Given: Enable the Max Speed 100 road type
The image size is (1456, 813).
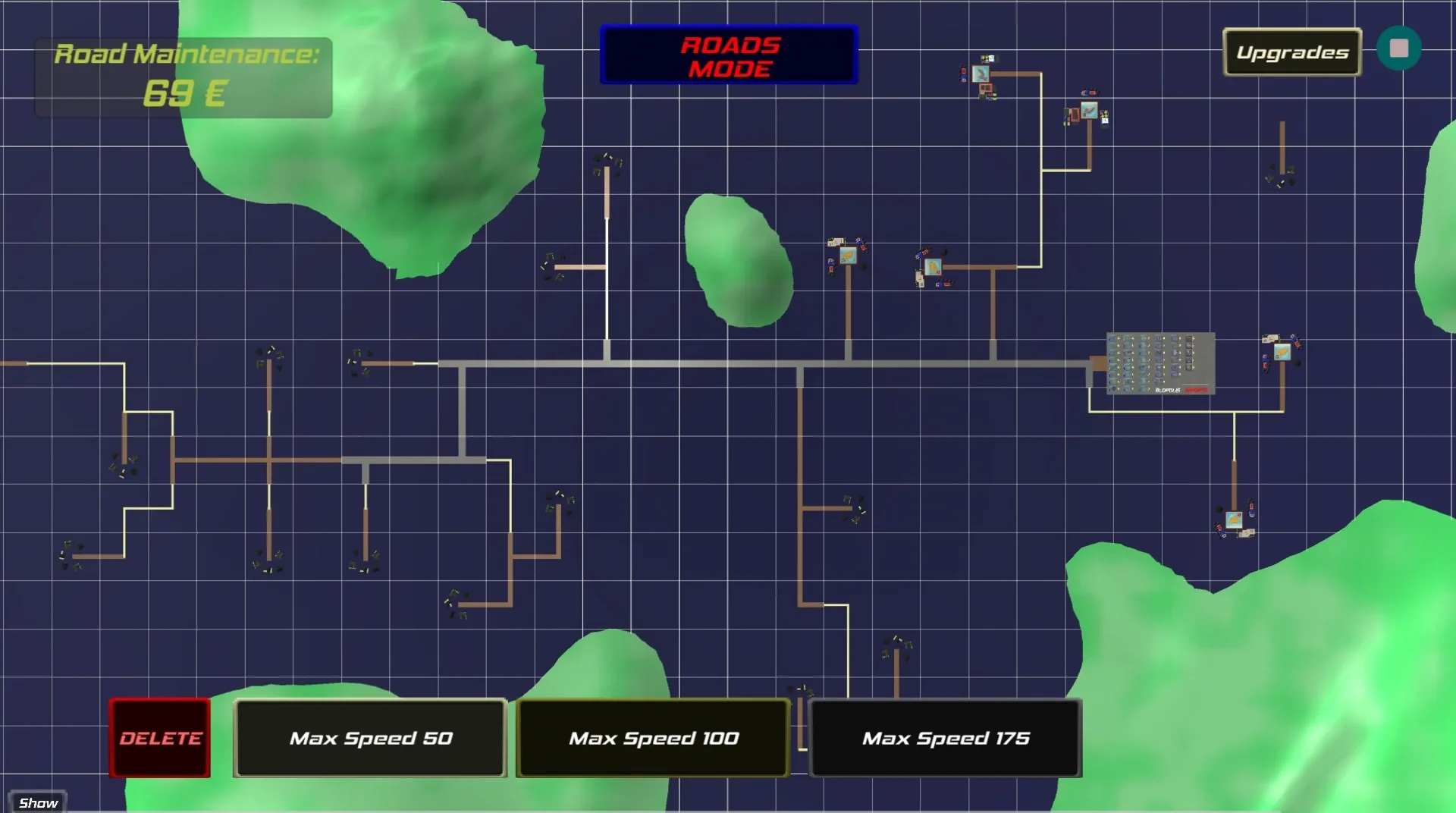Looking at the screenshot, I should (x=652, y=738).
